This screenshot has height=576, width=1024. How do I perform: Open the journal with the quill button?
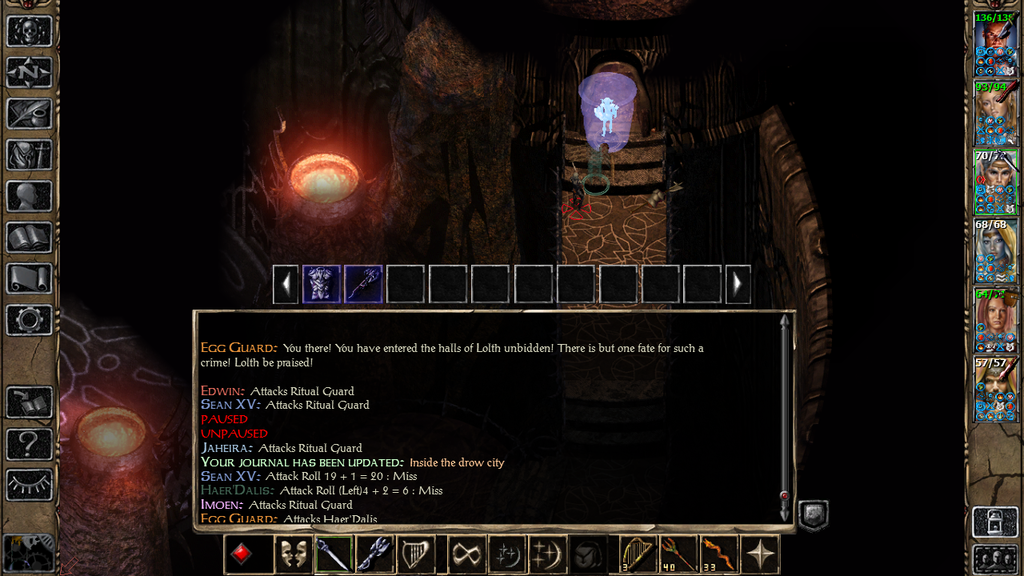pyautogui.click(x=29, y=113)
